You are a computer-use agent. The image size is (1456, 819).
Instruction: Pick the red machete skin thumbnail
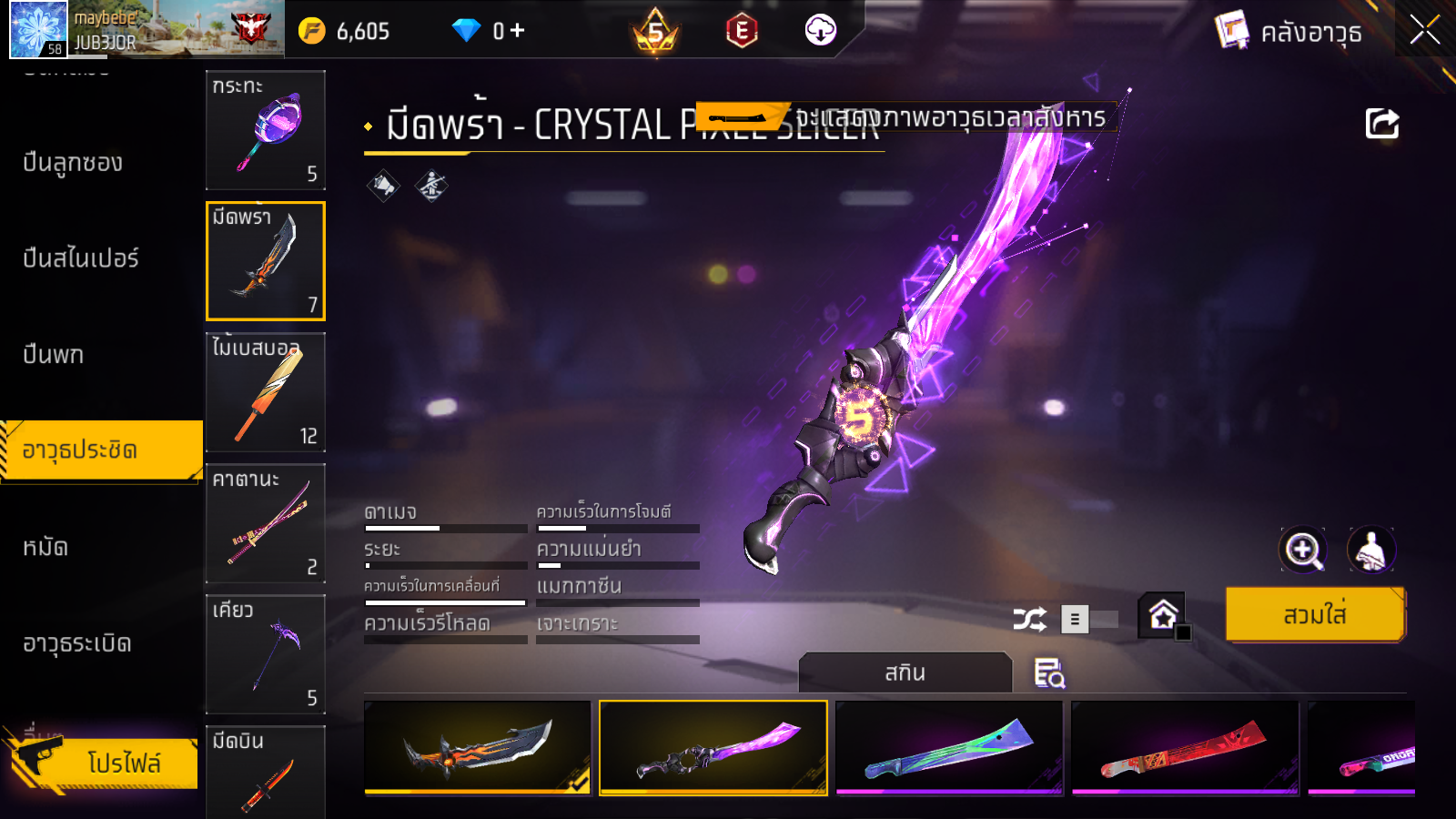[1185, 747]
